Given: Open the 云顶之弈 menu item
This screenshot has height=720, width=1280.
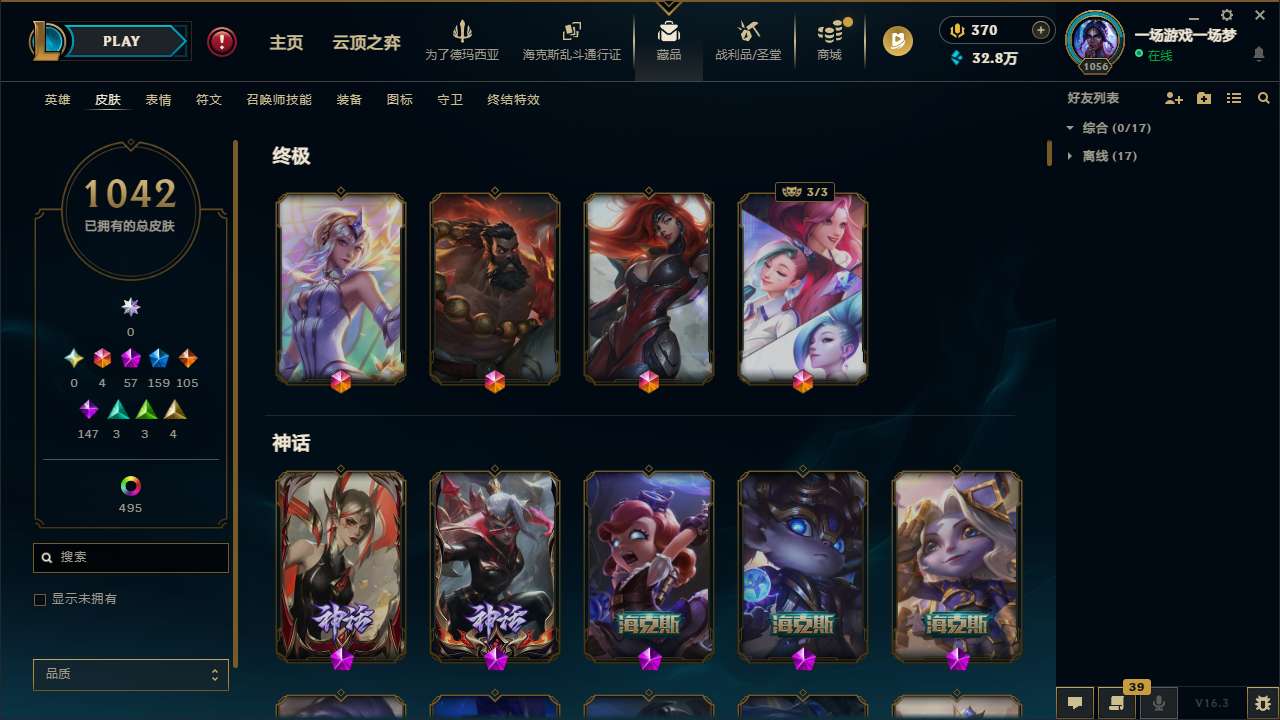Looking at the screenshot, I should tap(365, 43).
